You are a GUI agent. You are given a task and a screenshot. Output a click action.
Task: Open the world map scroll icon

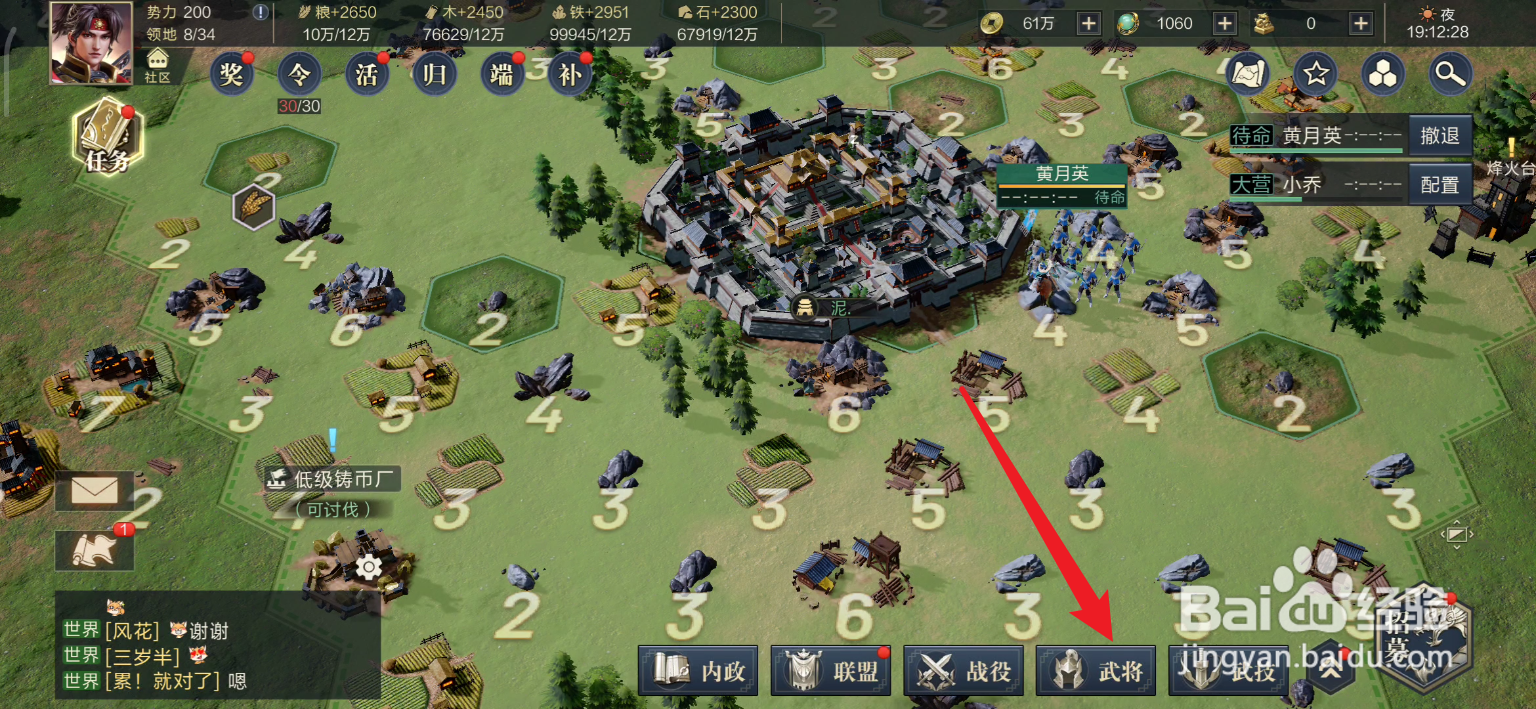[x=1248, y=73]
